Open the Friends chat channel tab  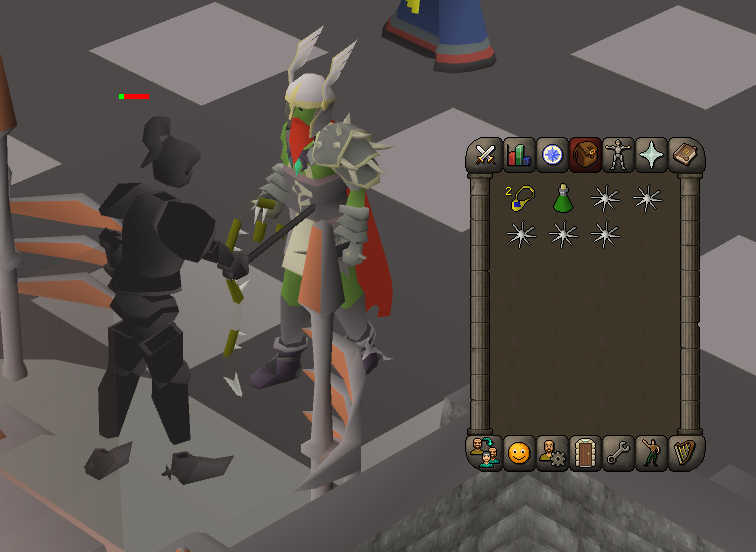click(x=486, y=451)
